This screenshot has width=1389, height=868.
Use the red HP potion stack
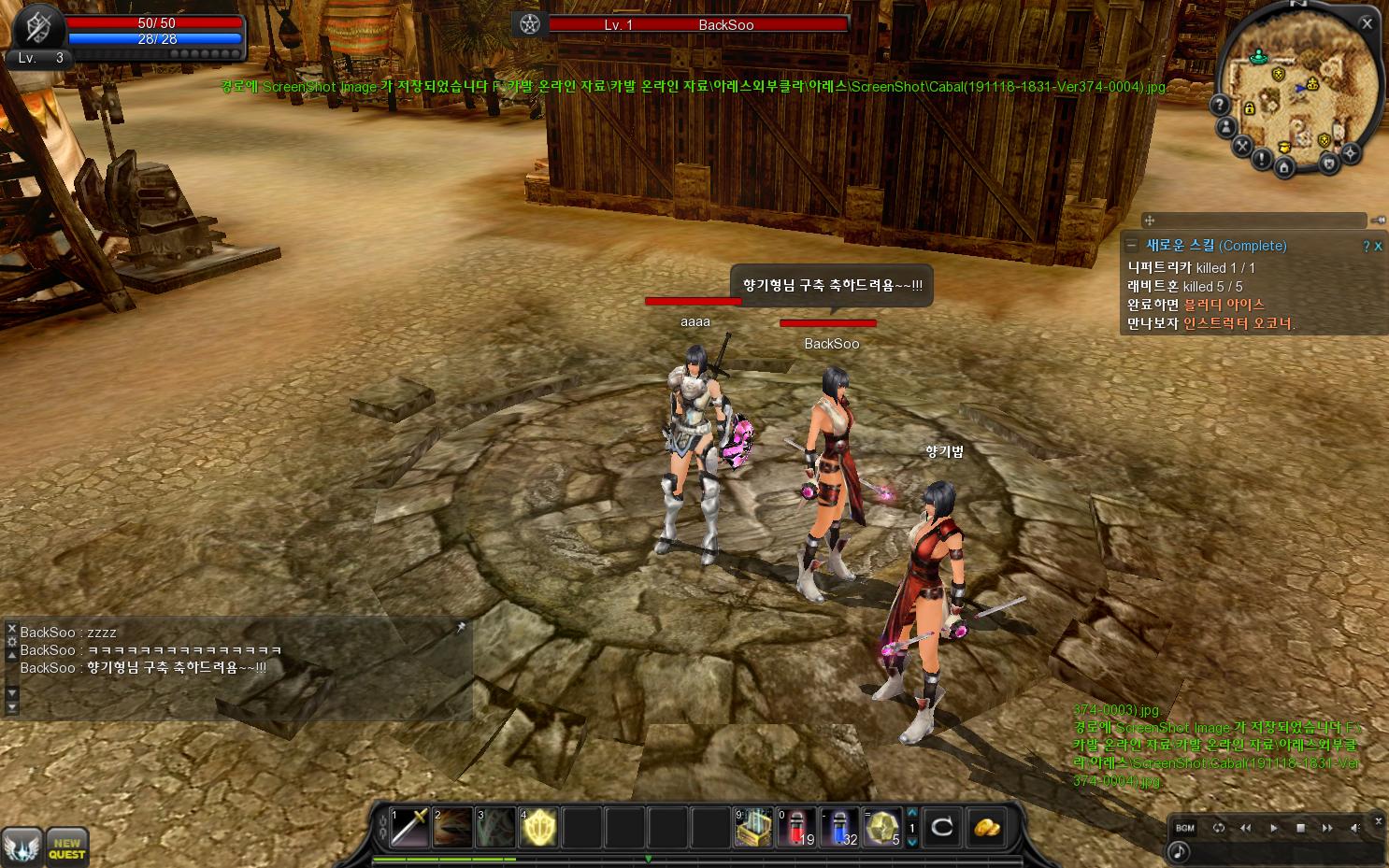tap(796, 827)
